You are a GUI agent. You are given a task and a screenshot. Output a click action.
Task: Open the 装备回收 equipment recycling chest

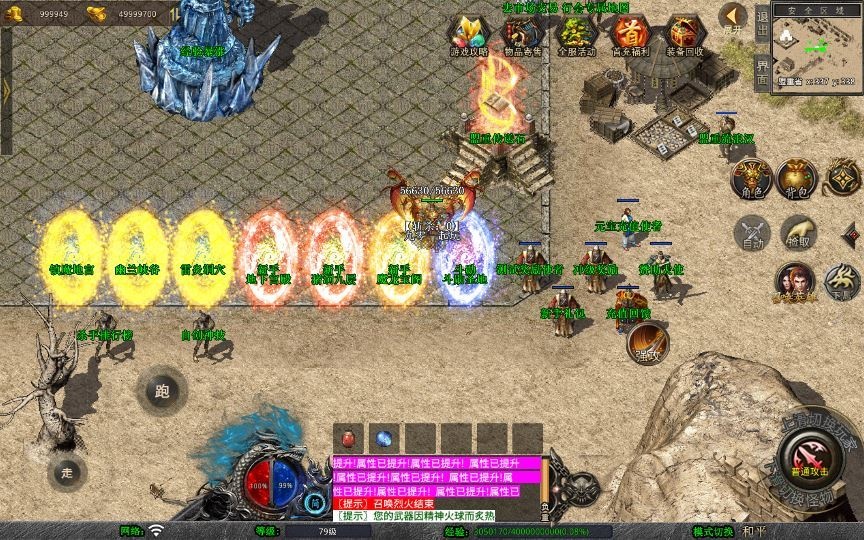coord(684,35)
